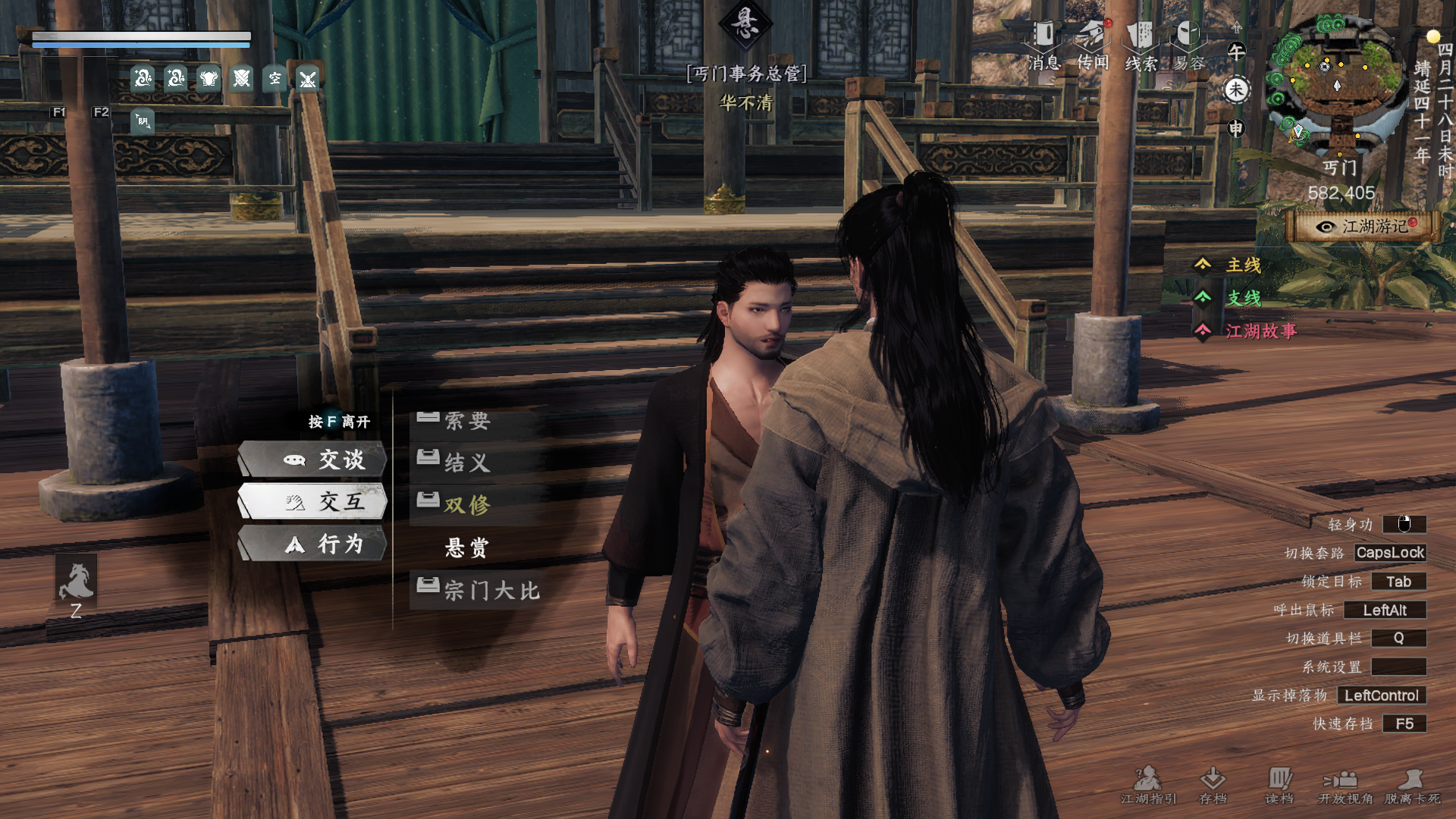This screenshot has width=1456, height=819.
Task: Open the 易容 disguise feature
Action: click(x=1188, y=44)
